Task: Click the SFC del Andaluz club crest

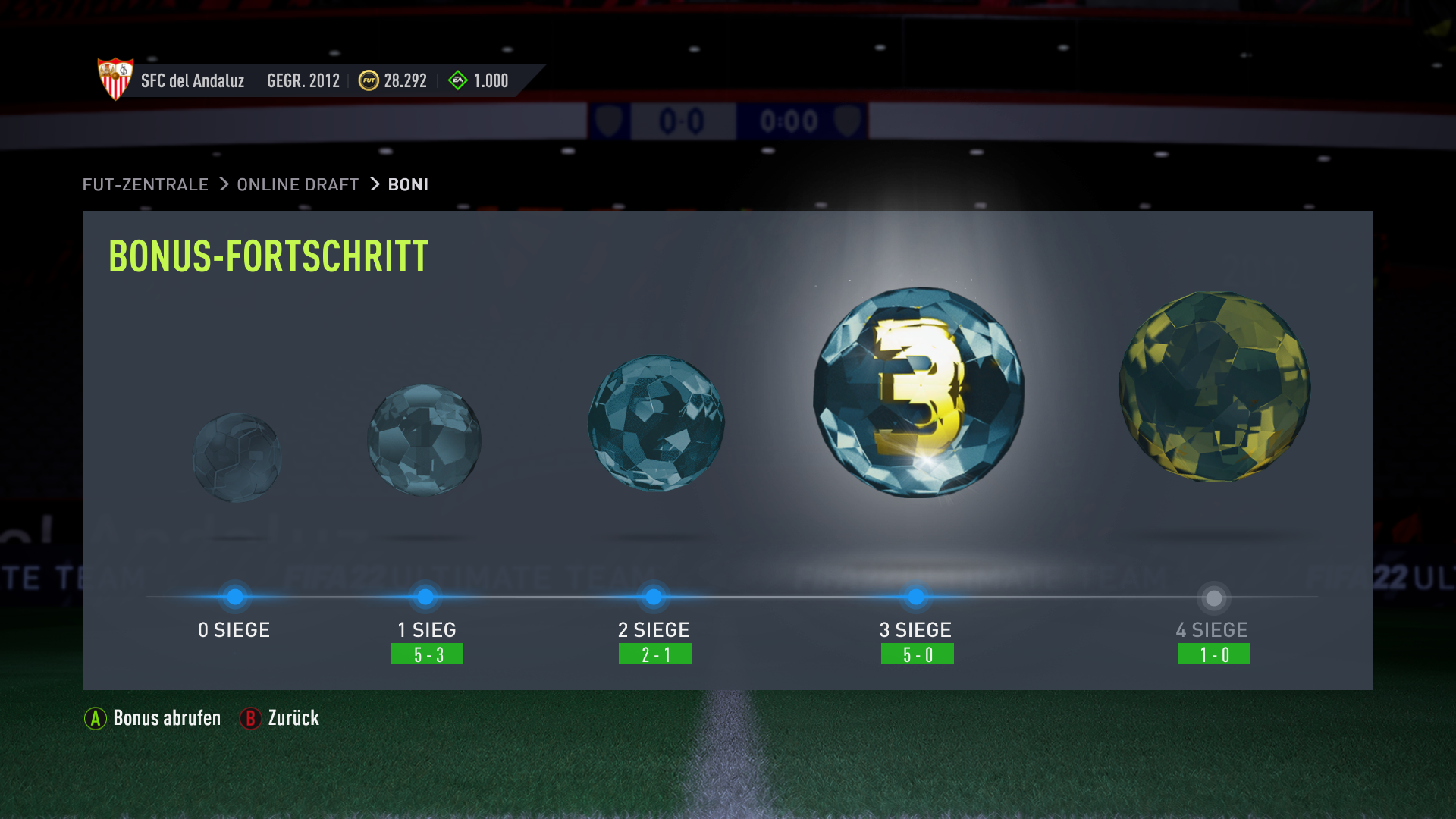Action: pyautogui.click(x=115, y=79)
